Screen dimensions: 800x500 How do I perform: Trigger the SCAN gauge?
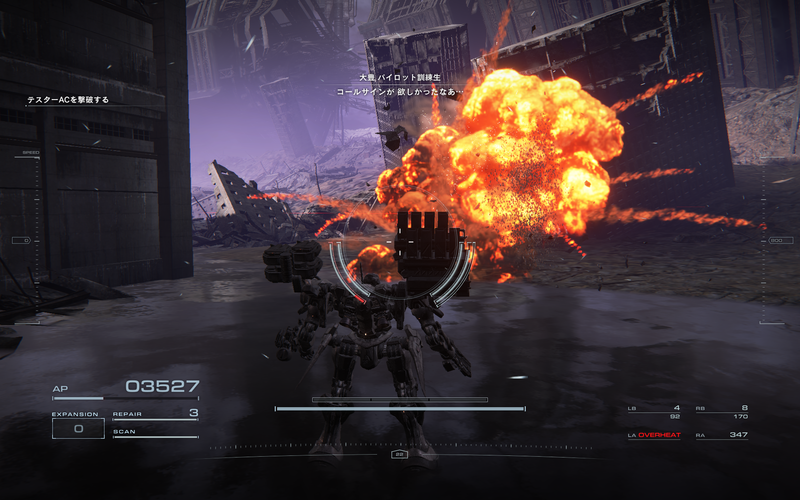[x=155, y=432]
